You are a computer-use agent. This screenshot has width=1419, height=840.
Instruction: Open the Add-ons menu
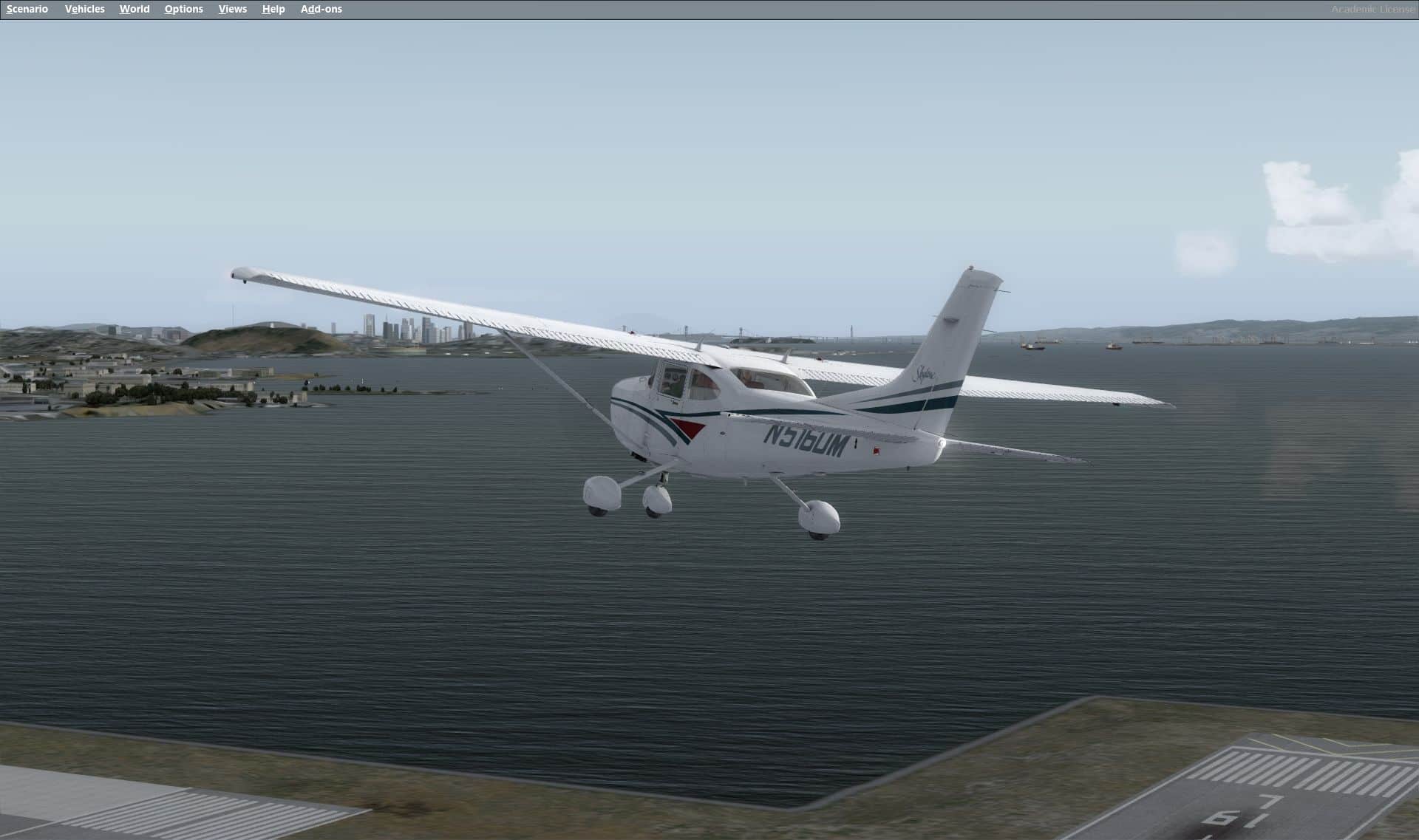pyautogui.click(x=321, y=9)
